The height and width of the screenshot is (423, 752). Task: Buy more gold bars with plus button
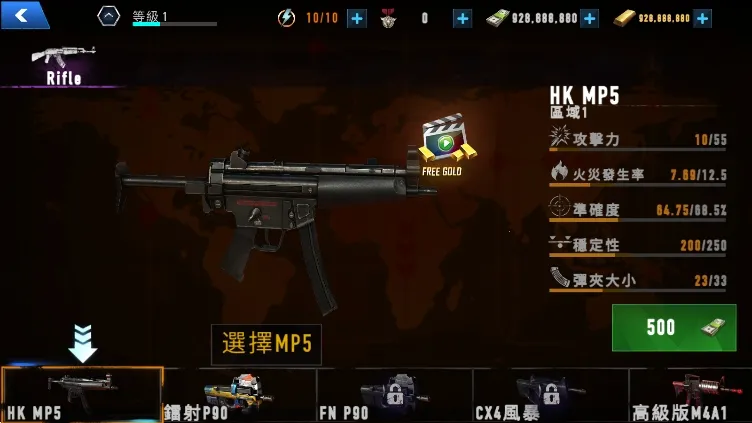(702, 18)
